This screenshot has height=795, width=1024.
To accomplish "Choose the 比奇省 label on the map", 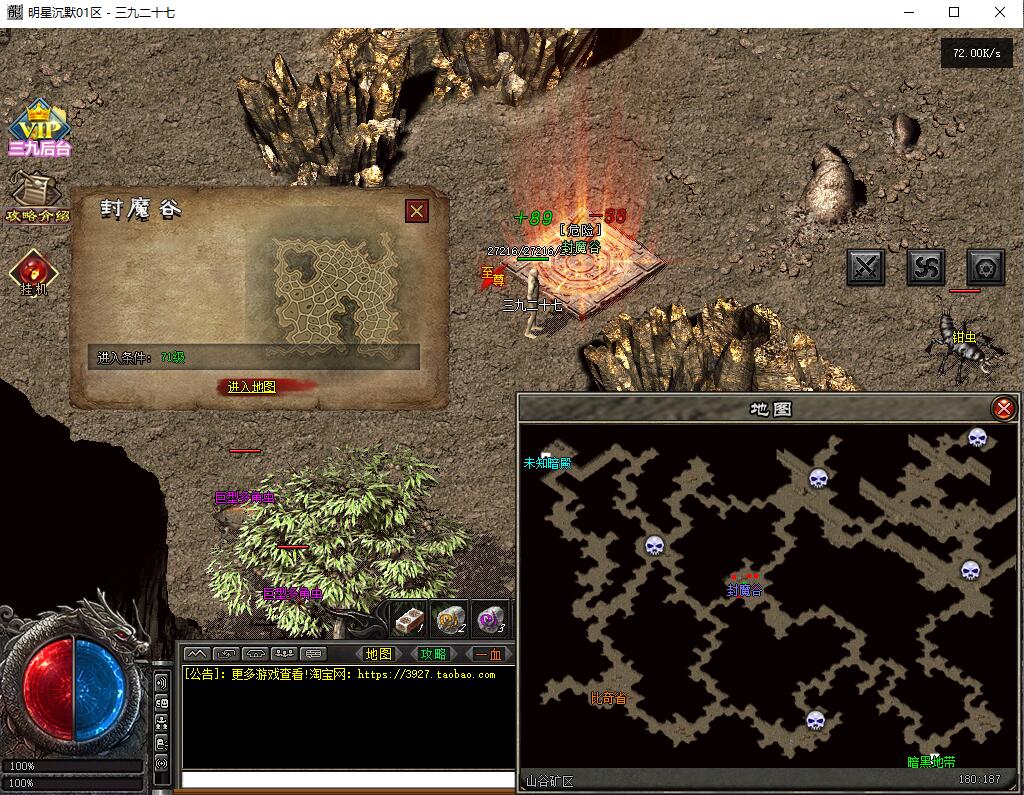I will coord(608,698).
